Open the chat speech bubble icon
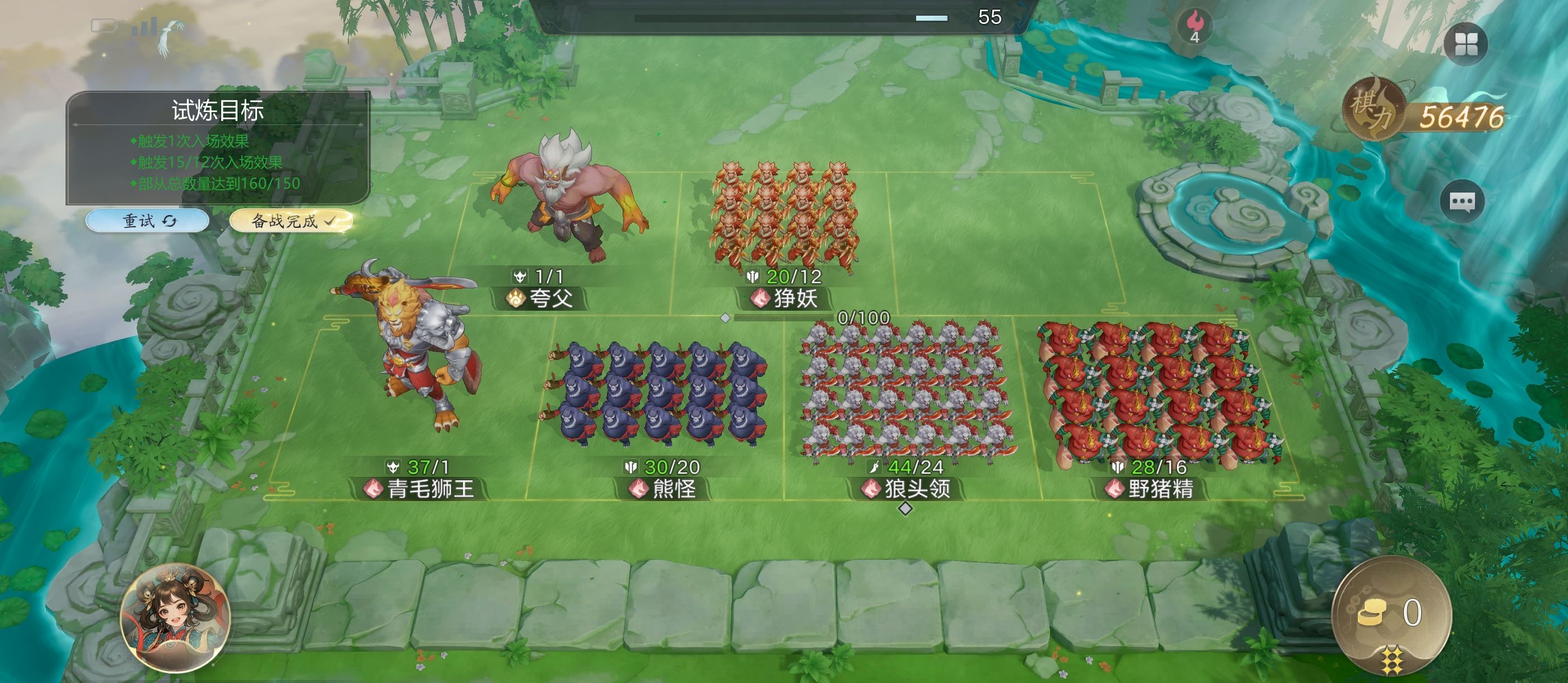This screenshot has width=1568, height=683. pyautogui.click(x=1462, y=202)
